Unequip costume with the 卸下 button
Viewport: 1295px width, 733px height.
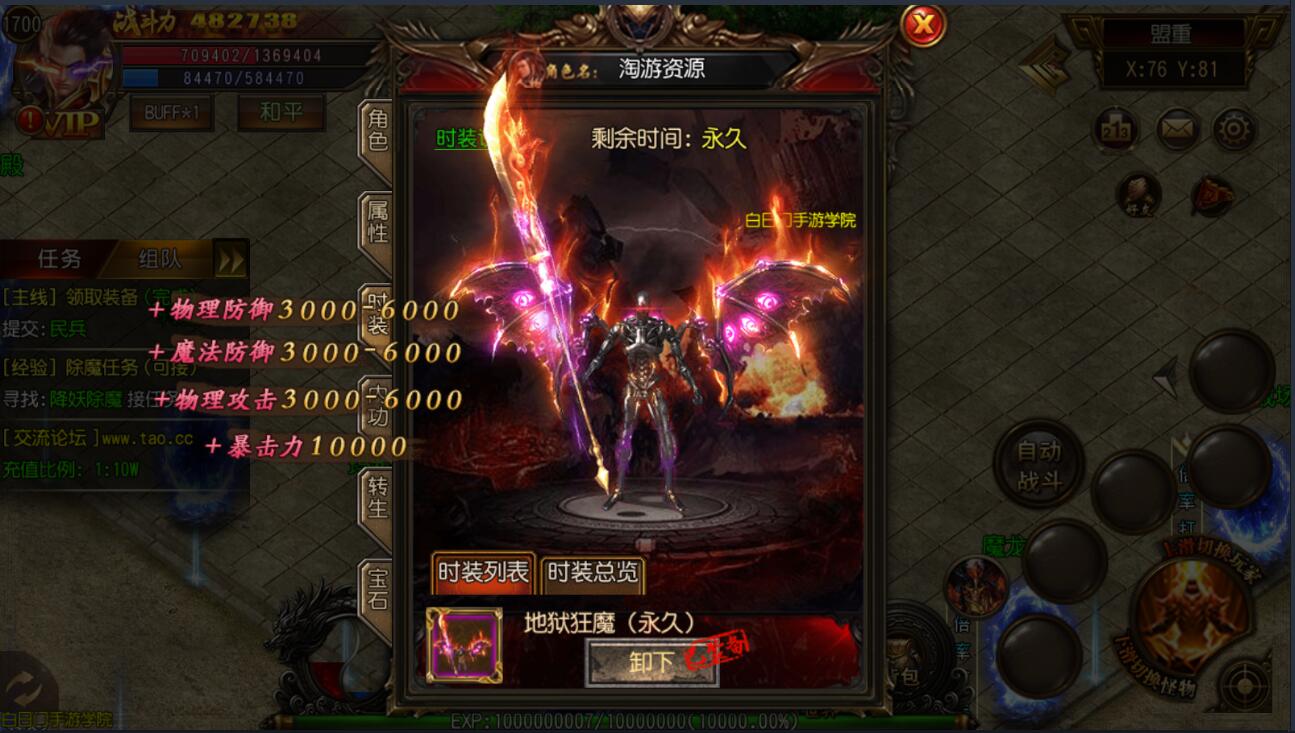651,662
